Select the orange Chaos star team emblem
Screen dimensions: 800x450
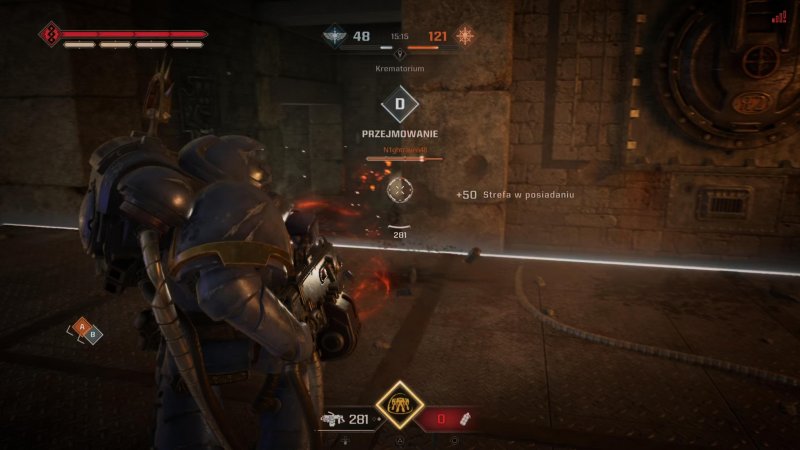[466, 37]
